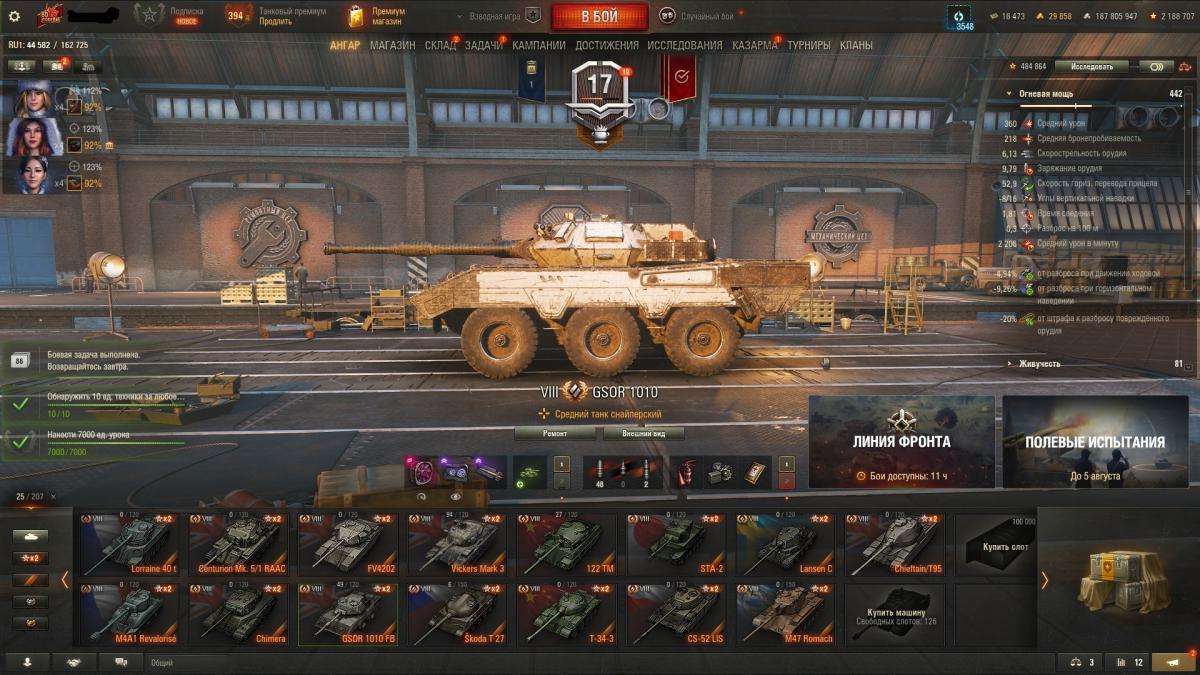Open the settings gear icon
Screen dimensions: 1200x675
click(14, 16)
